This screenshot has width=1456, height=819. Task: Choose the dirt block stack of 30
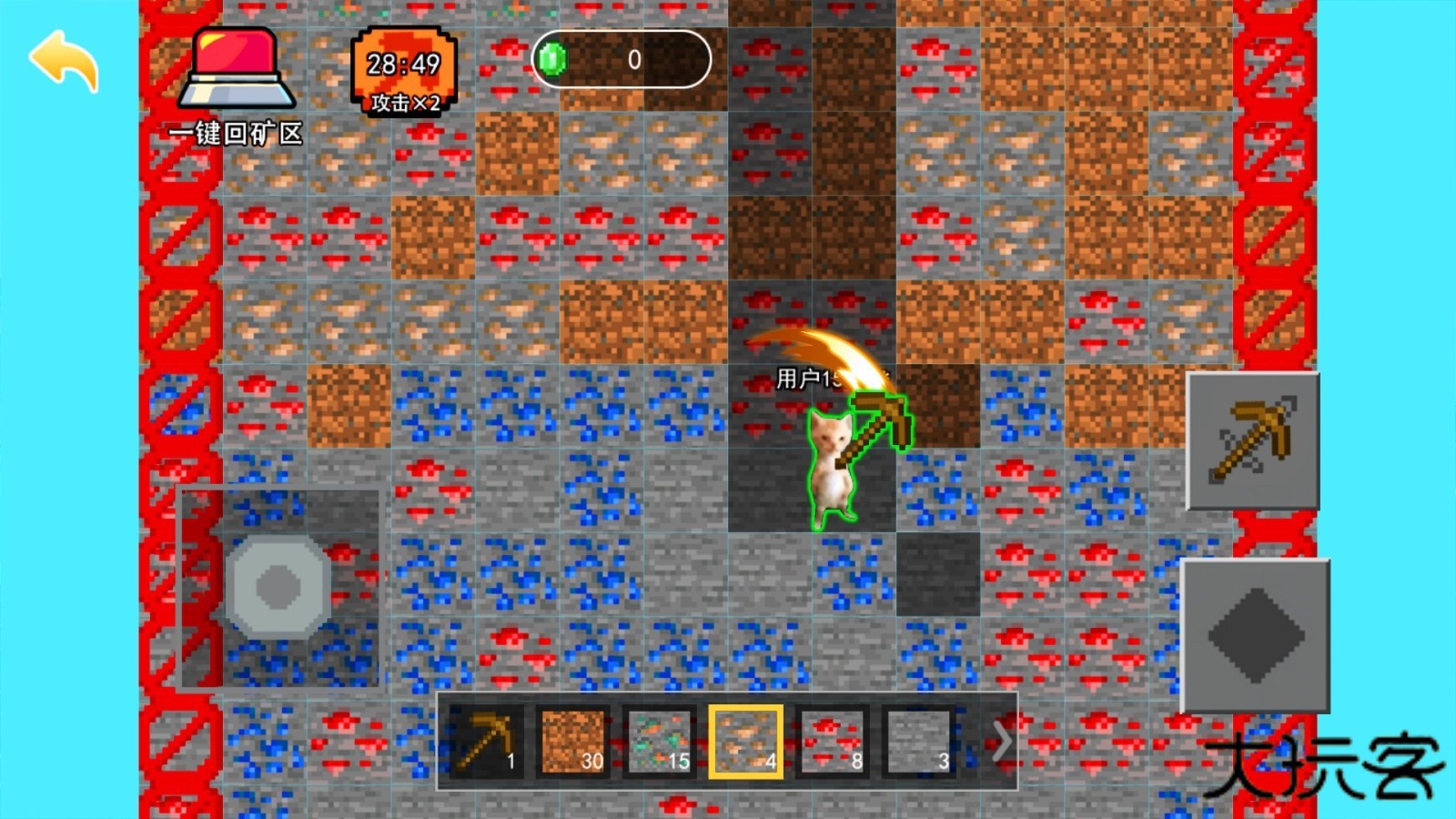[x=572, y=742]
